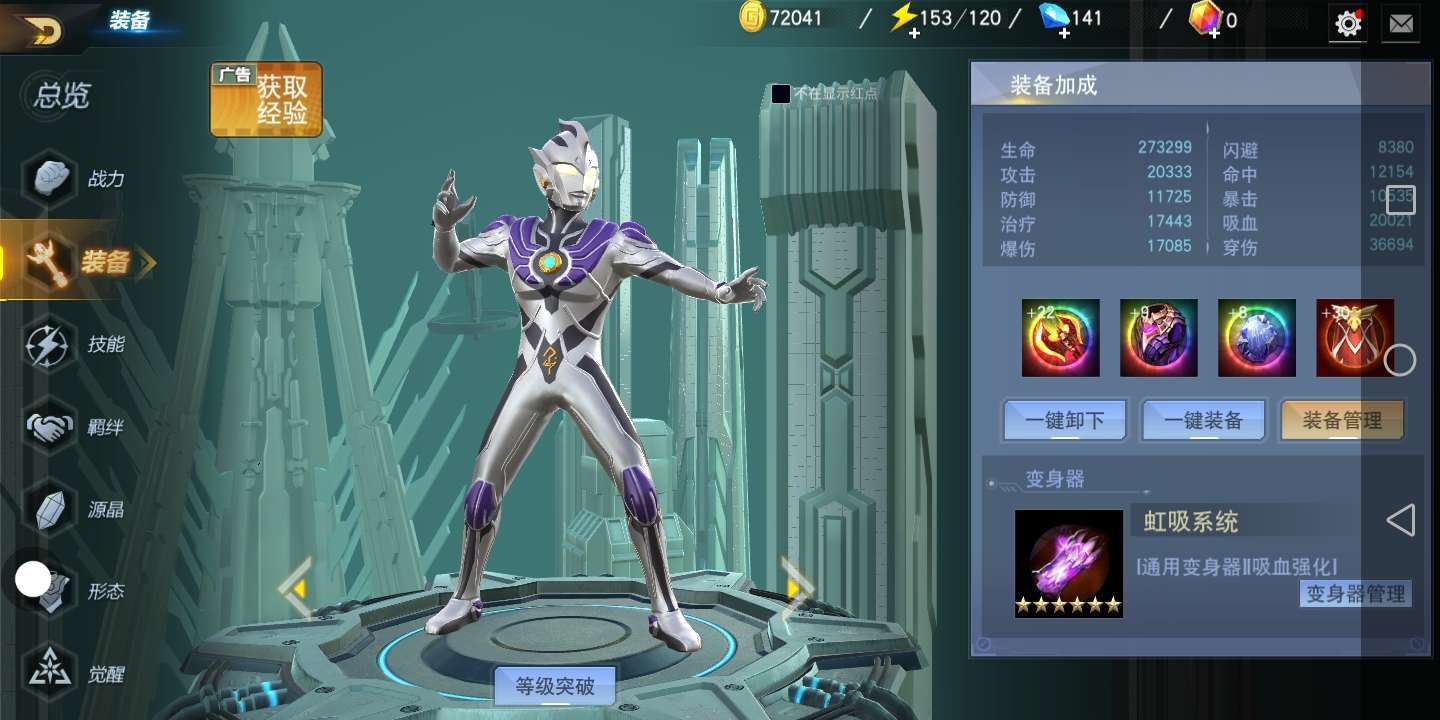Open settings via the gear icon
This screenshot has width=1440, height=720.
pyautogui.click(x=1348, y=23)
